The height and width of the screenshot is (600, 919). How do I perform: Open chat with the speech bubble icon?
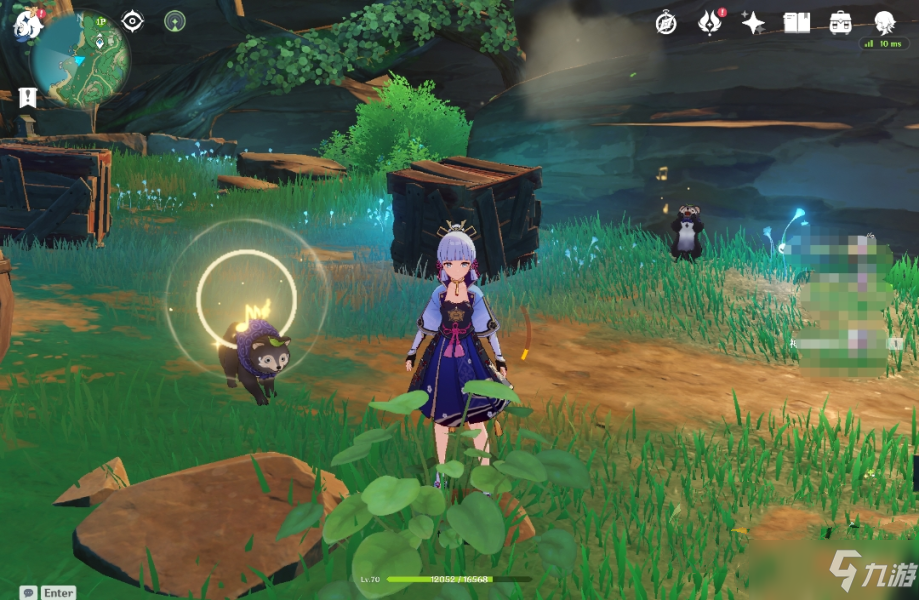coord(29,592)
